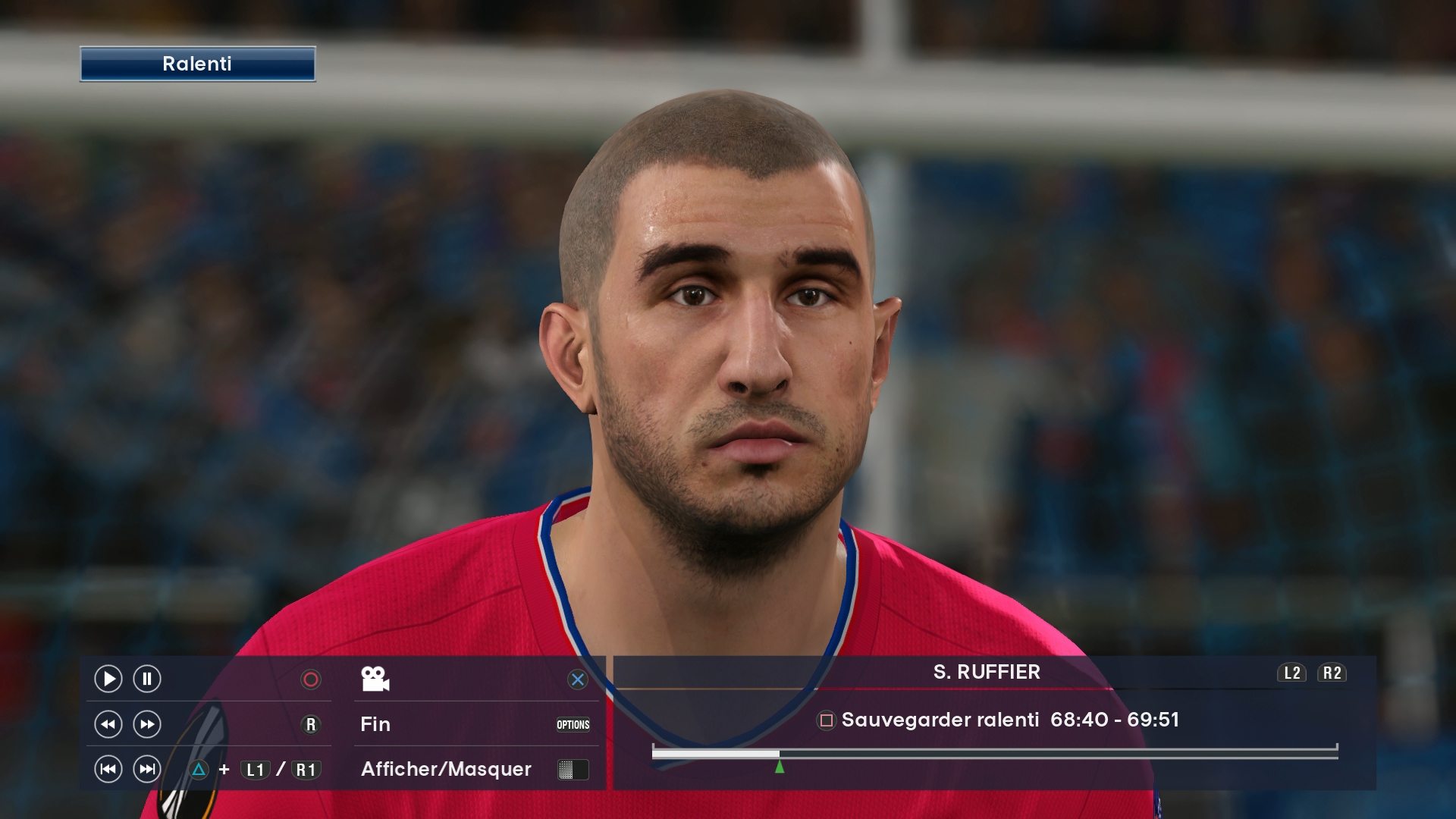The width and height of the screenshot is (1456, 819).
Task: Click the Square icon to save the replay
Action: 827,720
